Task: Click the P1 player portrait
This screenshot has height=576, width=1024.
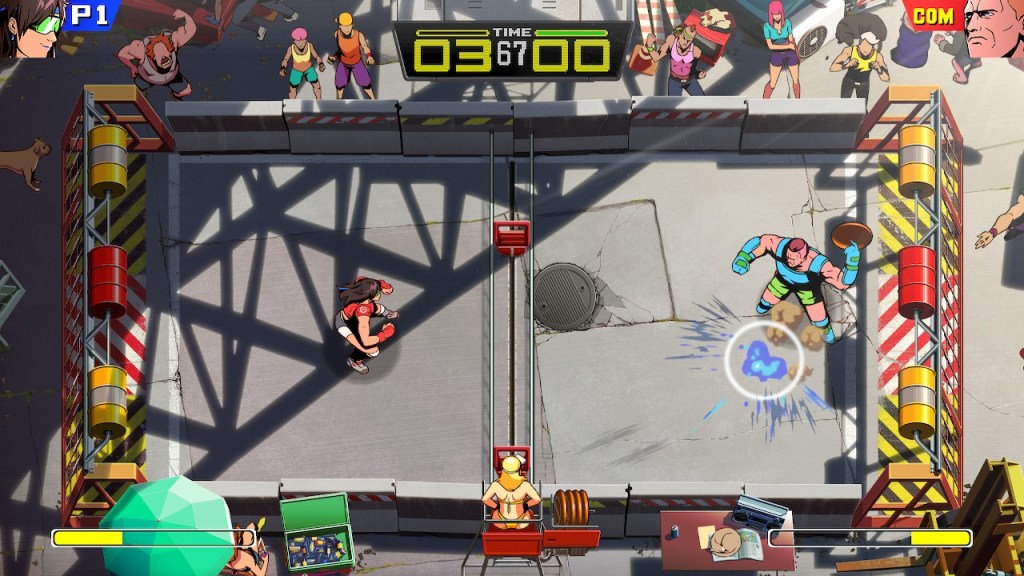Action: click(30, 28)
